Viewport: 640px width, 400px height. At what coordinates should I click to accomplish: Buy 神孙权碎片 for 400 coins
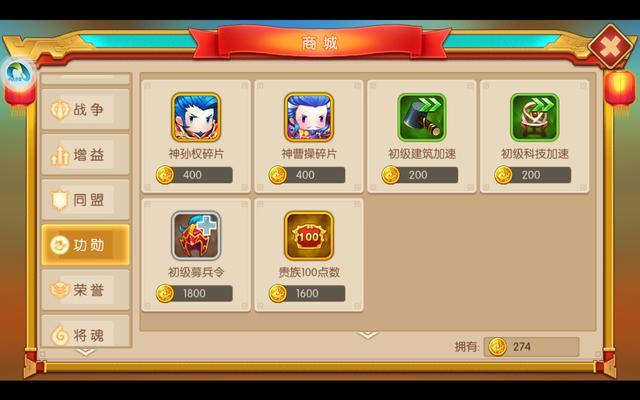click(x=195, y=175)
